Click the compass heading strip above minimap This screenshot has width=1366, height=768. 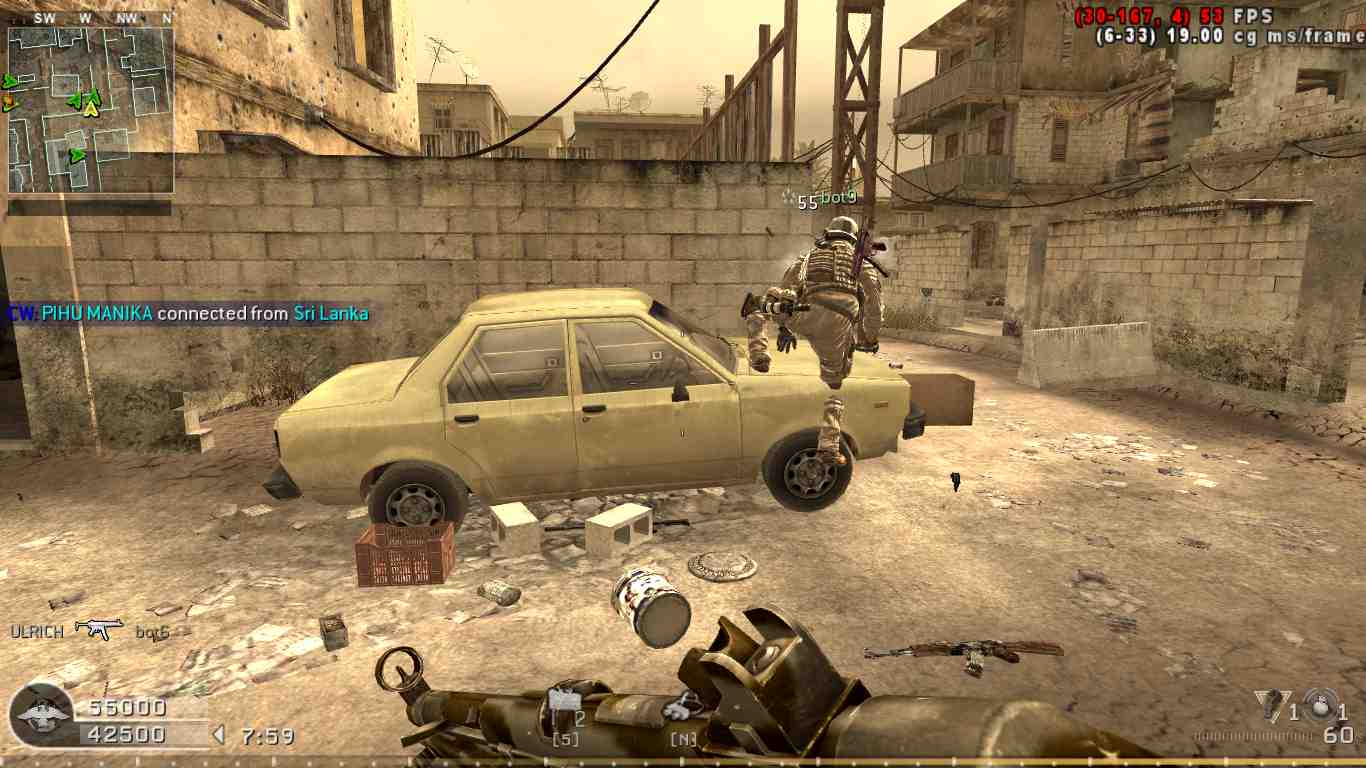pos(91,18)
